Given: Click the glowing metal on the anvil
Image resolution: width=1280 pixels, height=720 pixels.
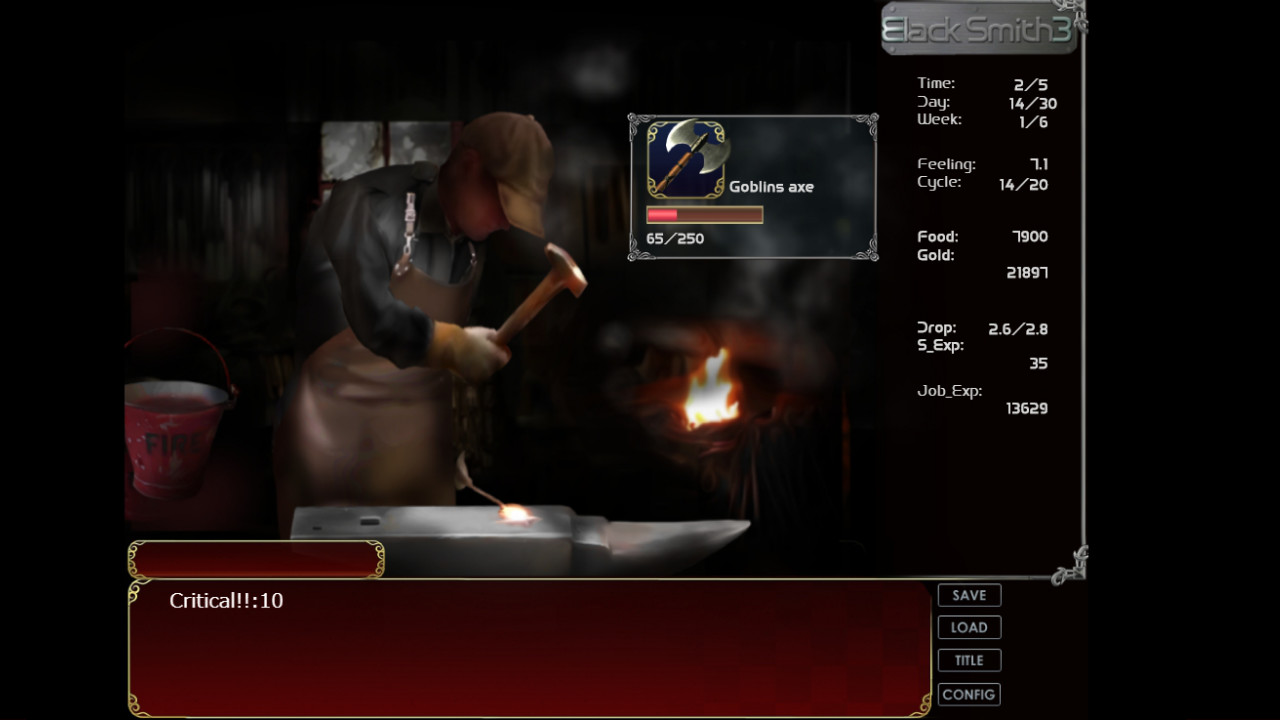Looking at the screenshot, I should [515, 515].
